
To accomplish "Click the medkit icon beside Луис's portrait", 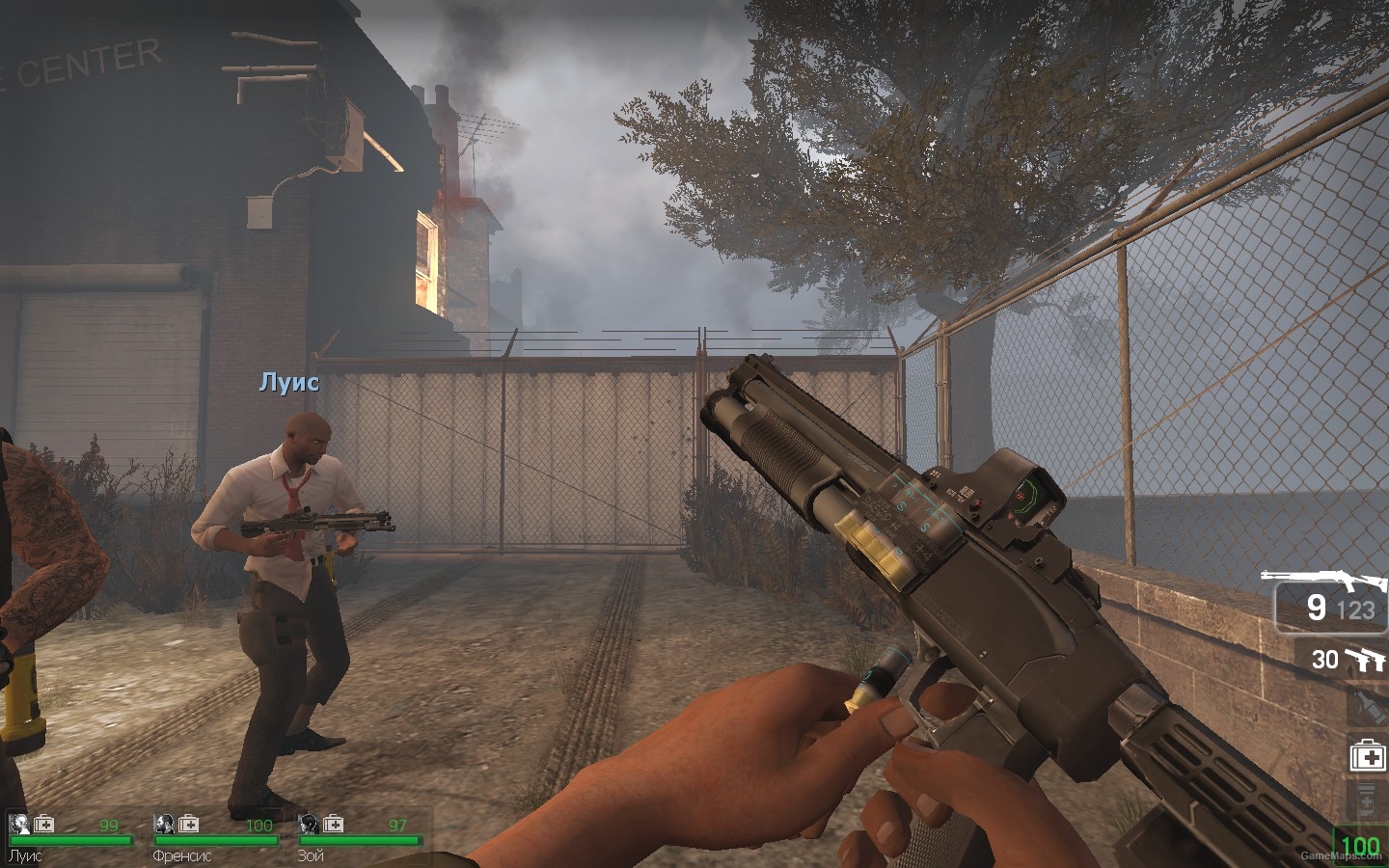I will click(x=44, y=824).
